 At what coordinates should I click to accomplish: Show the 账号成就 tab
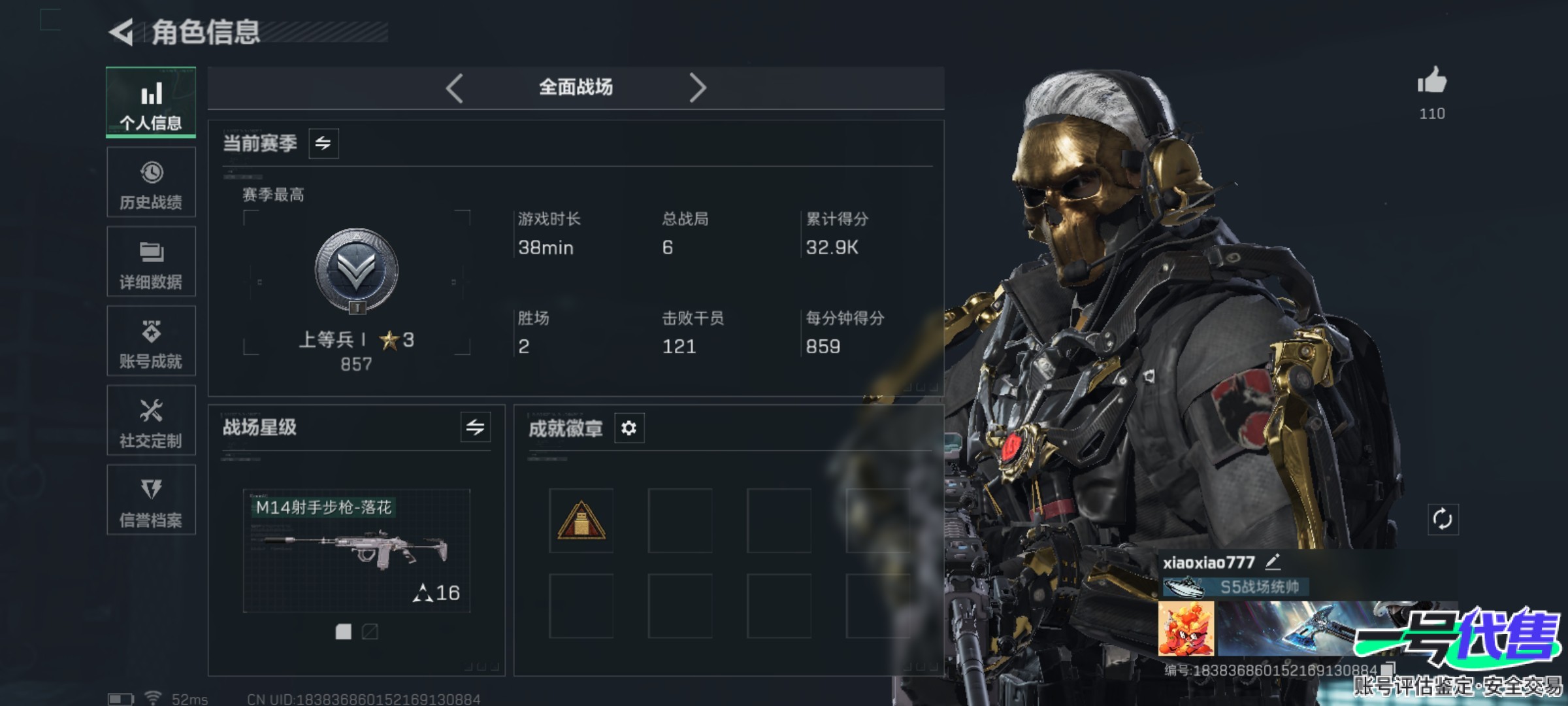[151, 341]
